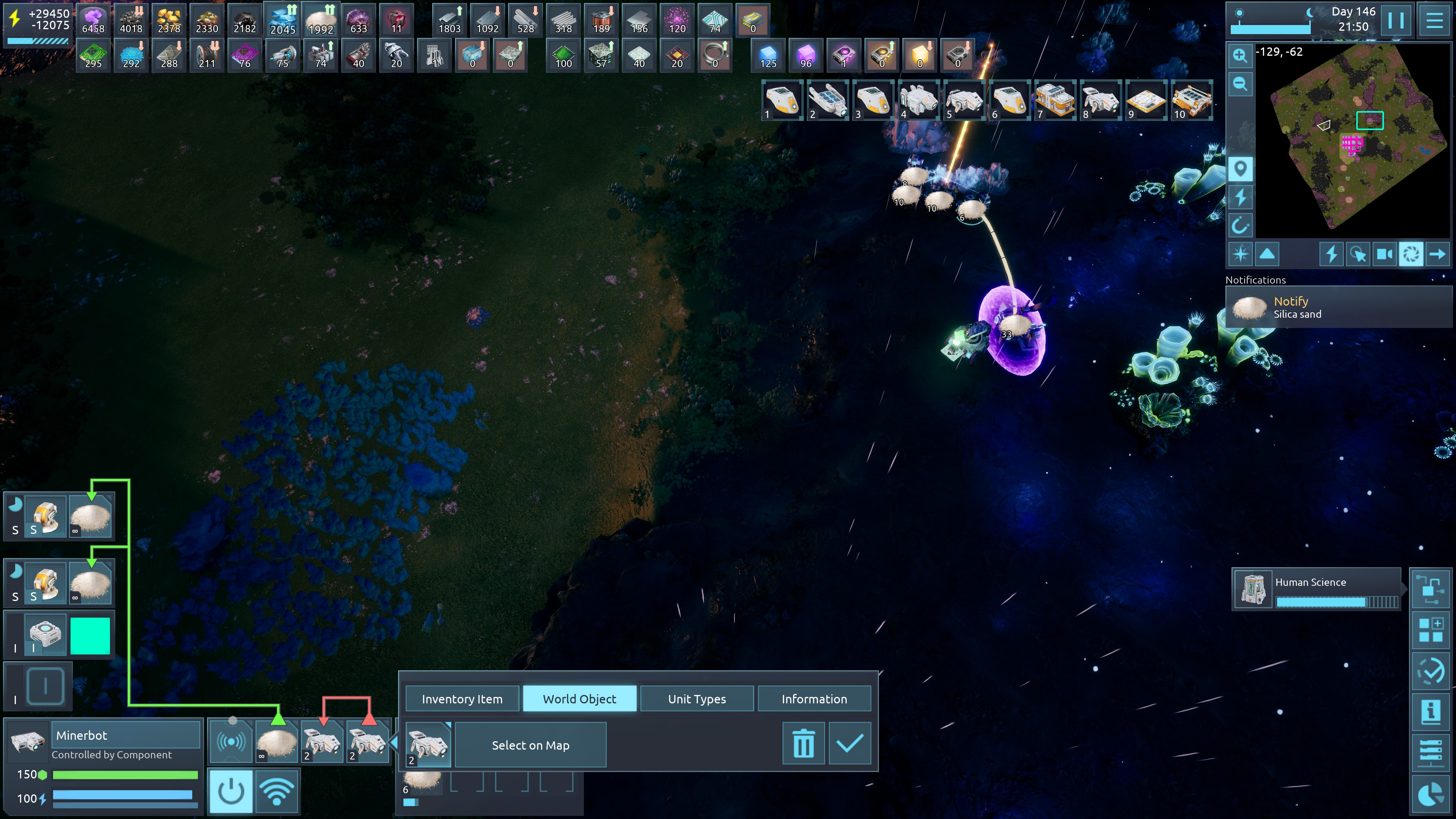Image resolution: width=1456 pixels, height=819 pixels.
Task: Click the map location pin button
Action: coord(1240,168)
